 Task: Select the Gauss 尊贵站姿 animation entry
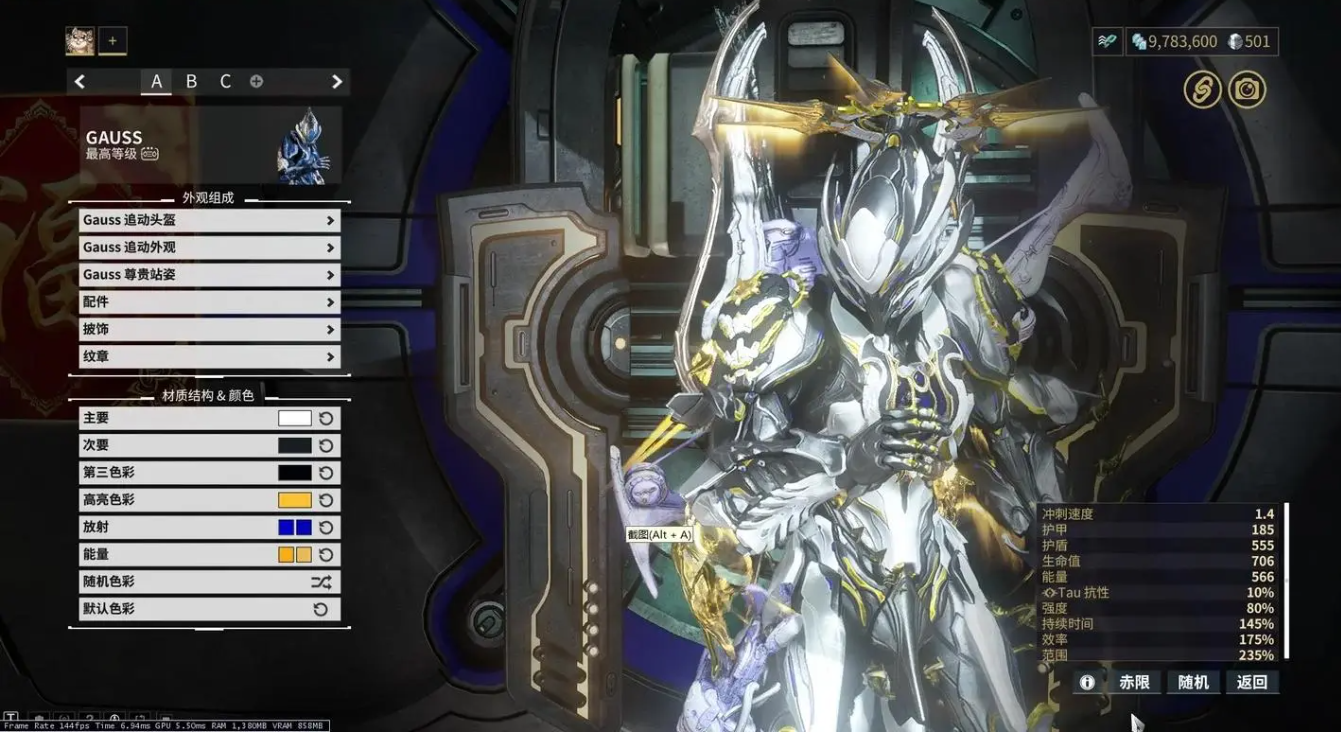(209, 275)
